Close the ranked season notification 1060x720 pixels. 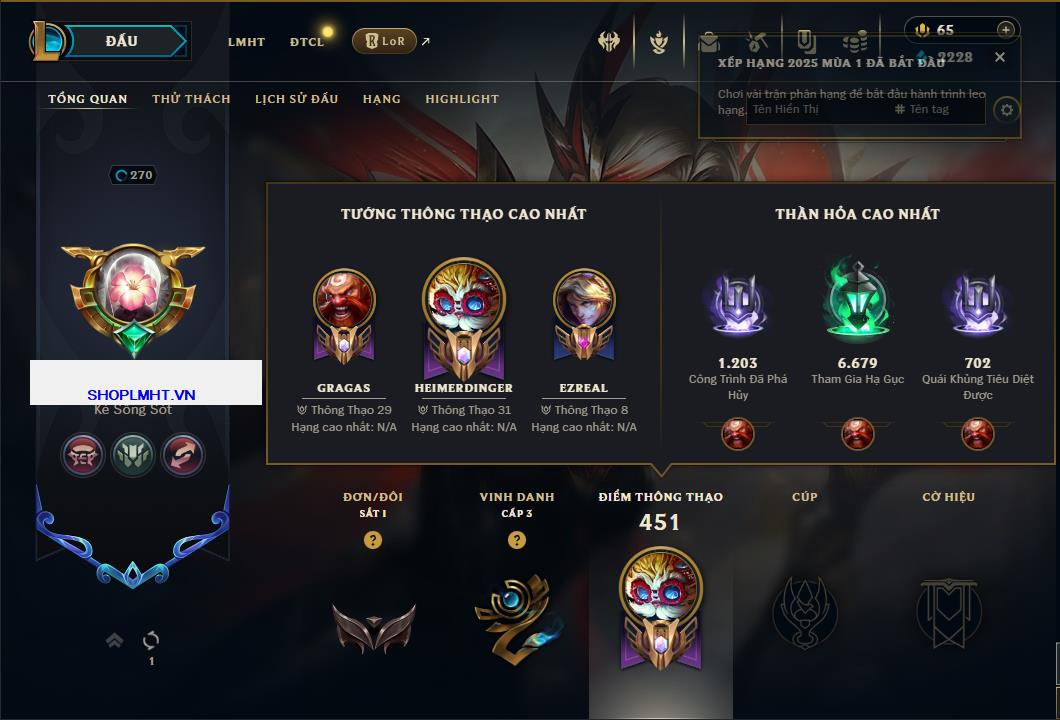[999, 57]
